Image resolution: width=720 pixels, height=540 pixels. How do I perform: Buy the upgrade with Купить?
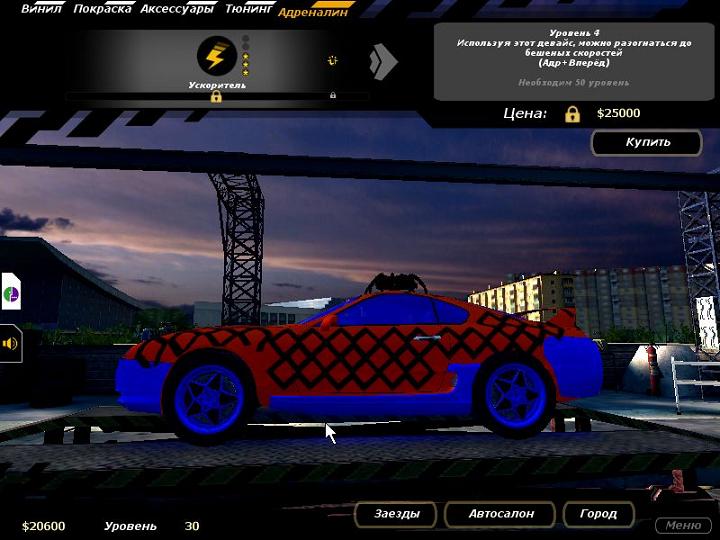(647, 142)
